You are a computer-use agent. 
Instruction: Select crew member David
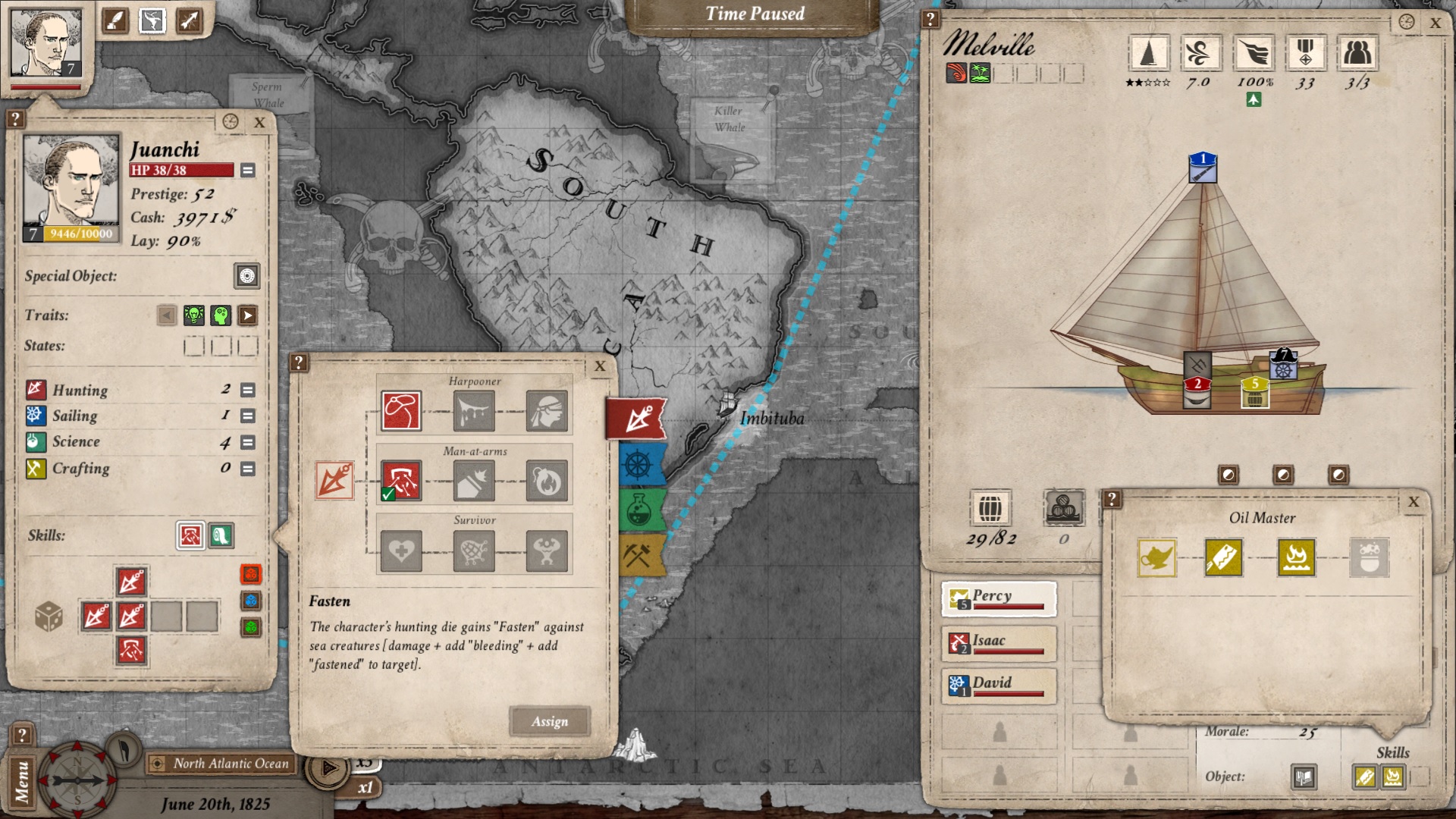(999, 685)
